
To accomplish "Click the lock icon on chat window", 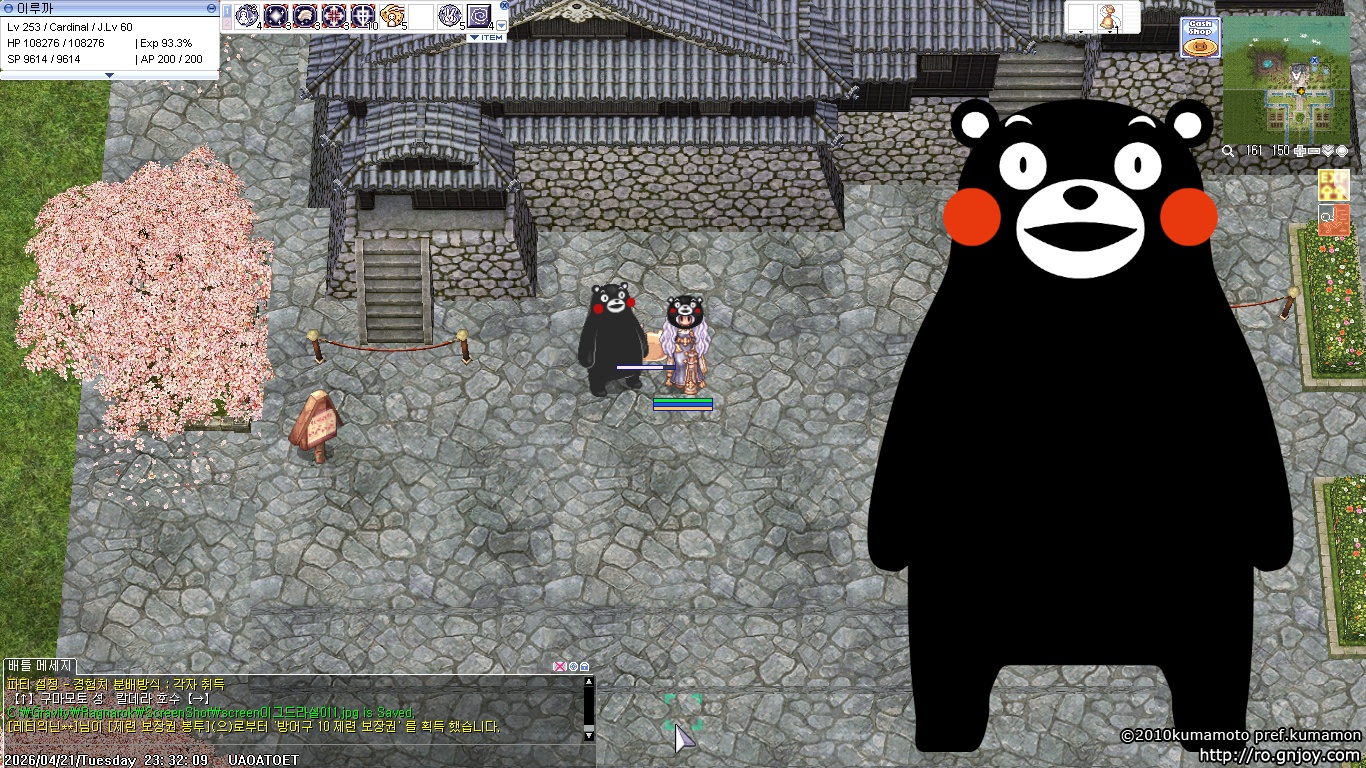I will pyautogui.click(x=585, y=666).
